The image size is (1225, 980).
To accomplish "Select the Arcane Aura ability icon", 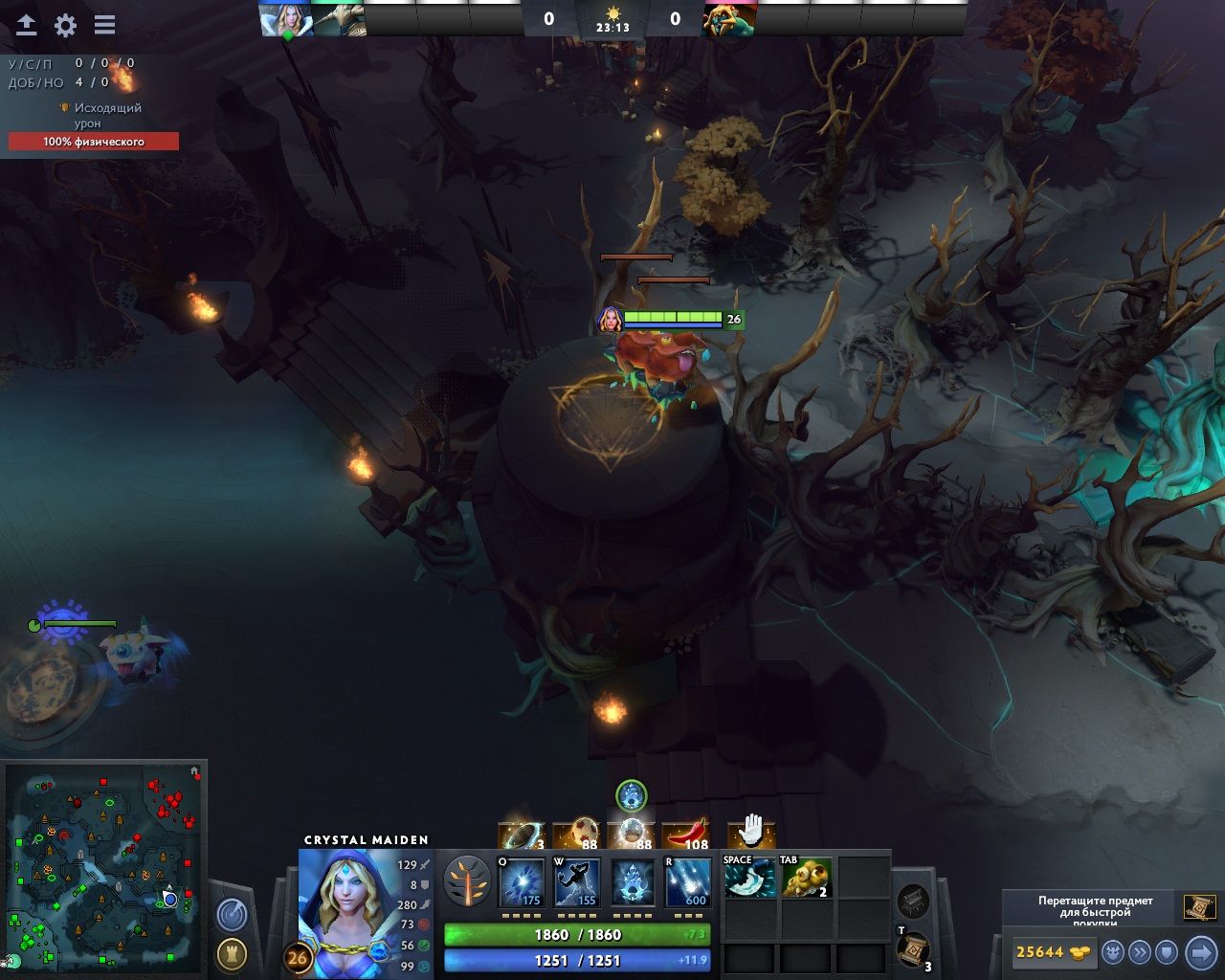I will point(633,882).
